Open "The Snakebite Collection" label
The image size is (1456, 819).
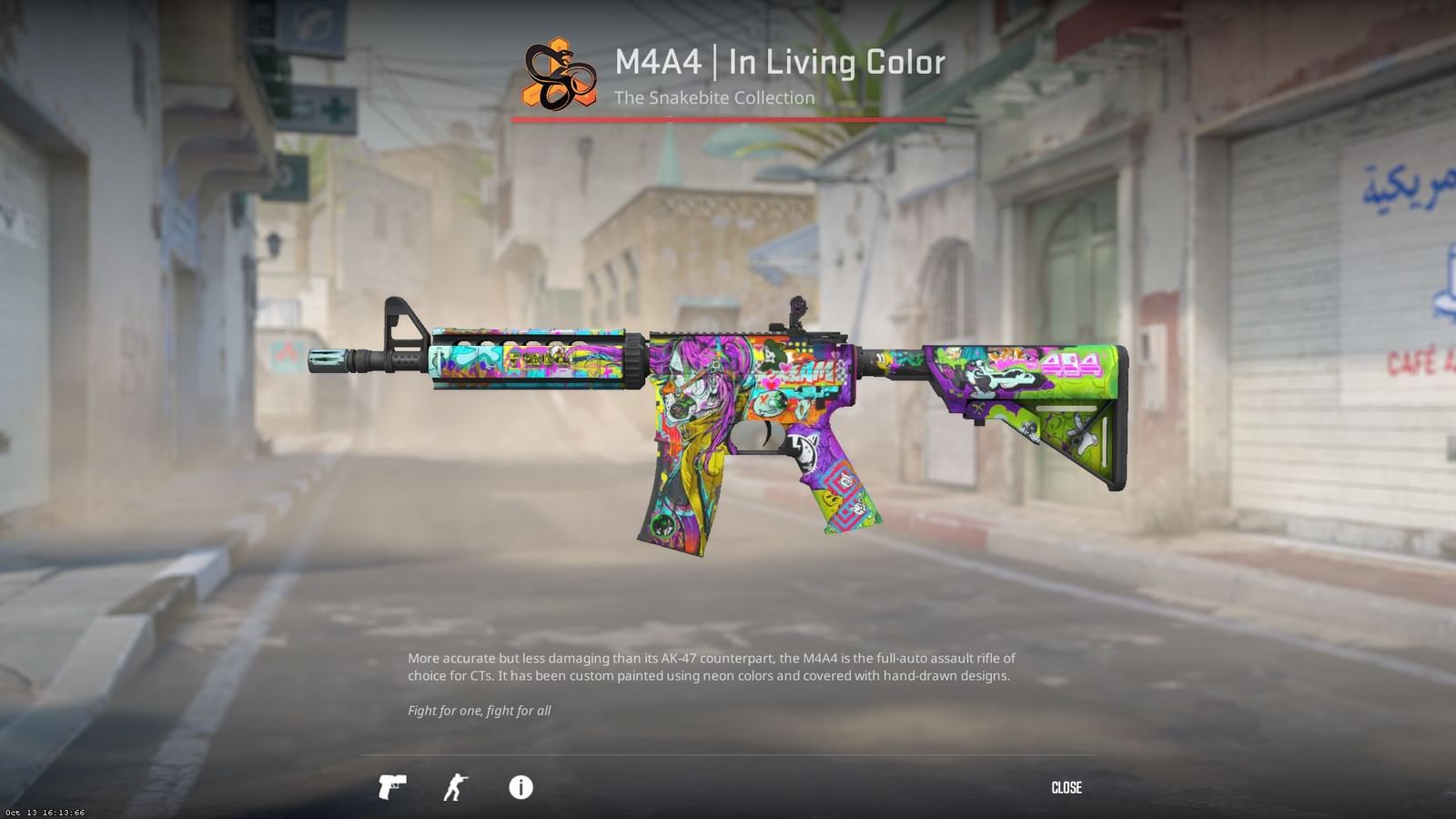[714, 98]
